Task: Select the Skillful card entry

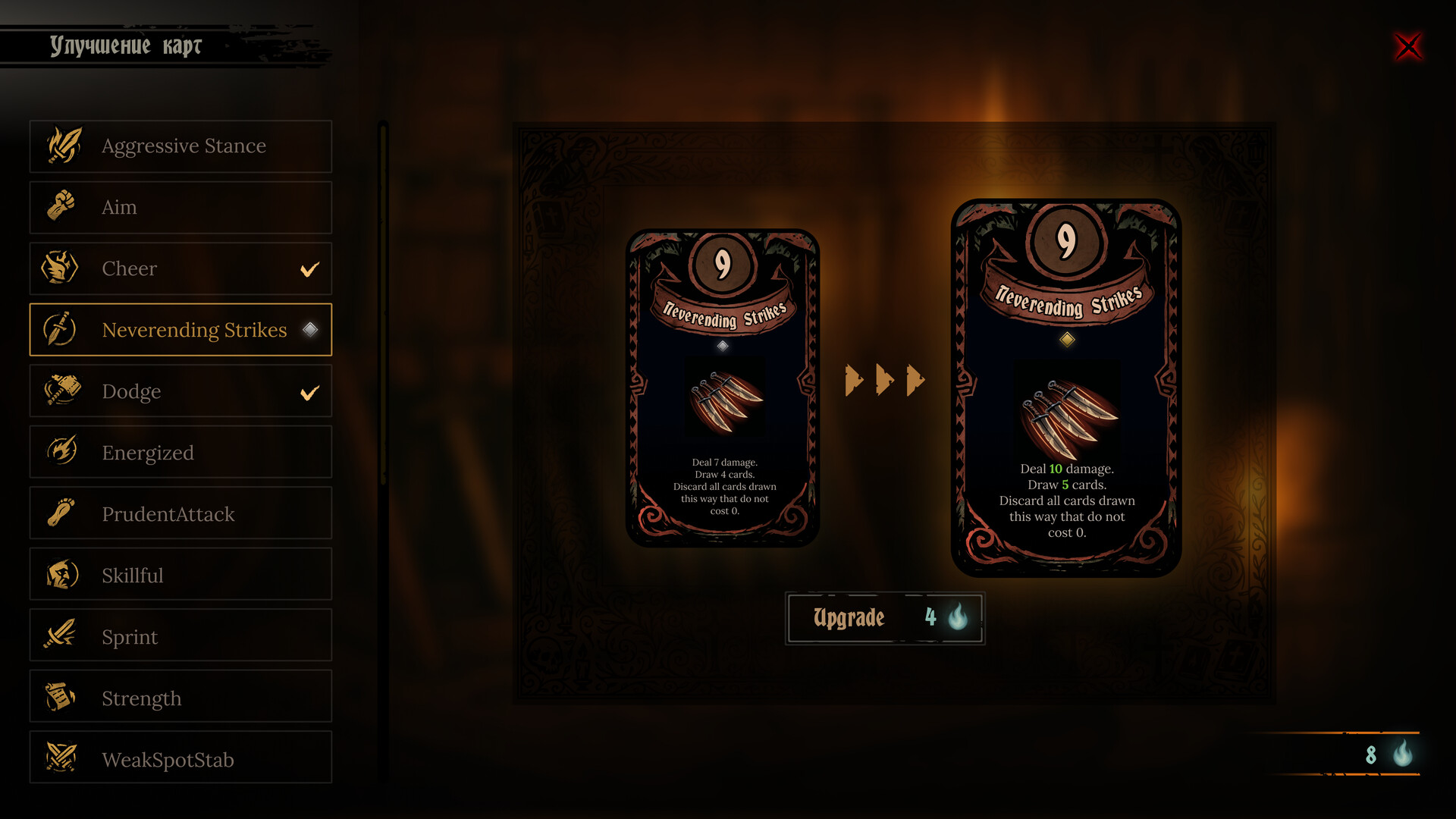Action: click(180, 575)
